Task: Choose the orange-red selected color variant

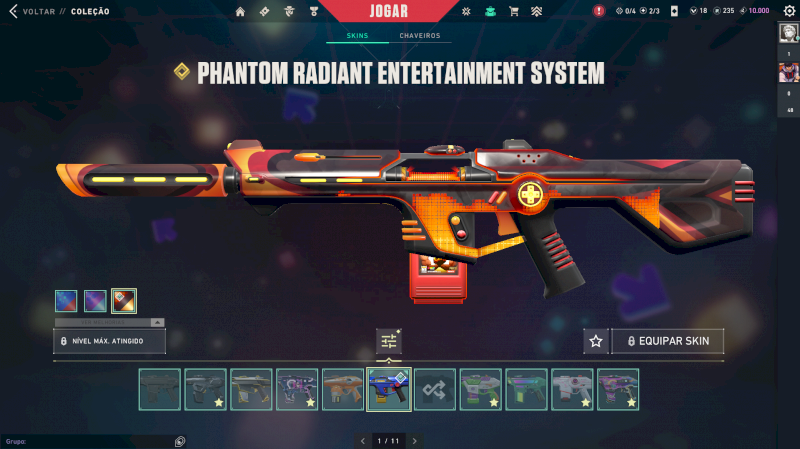Action: [x=124, y=300]
